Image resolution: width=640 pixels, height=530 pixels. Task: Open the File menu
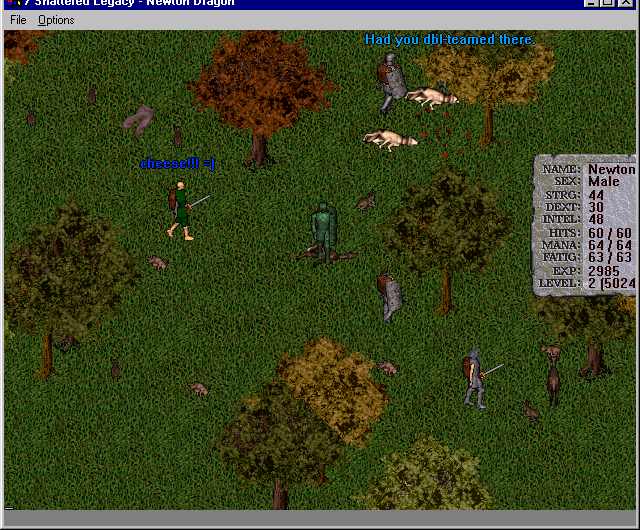pyautogui.click(x=18, y=20)
